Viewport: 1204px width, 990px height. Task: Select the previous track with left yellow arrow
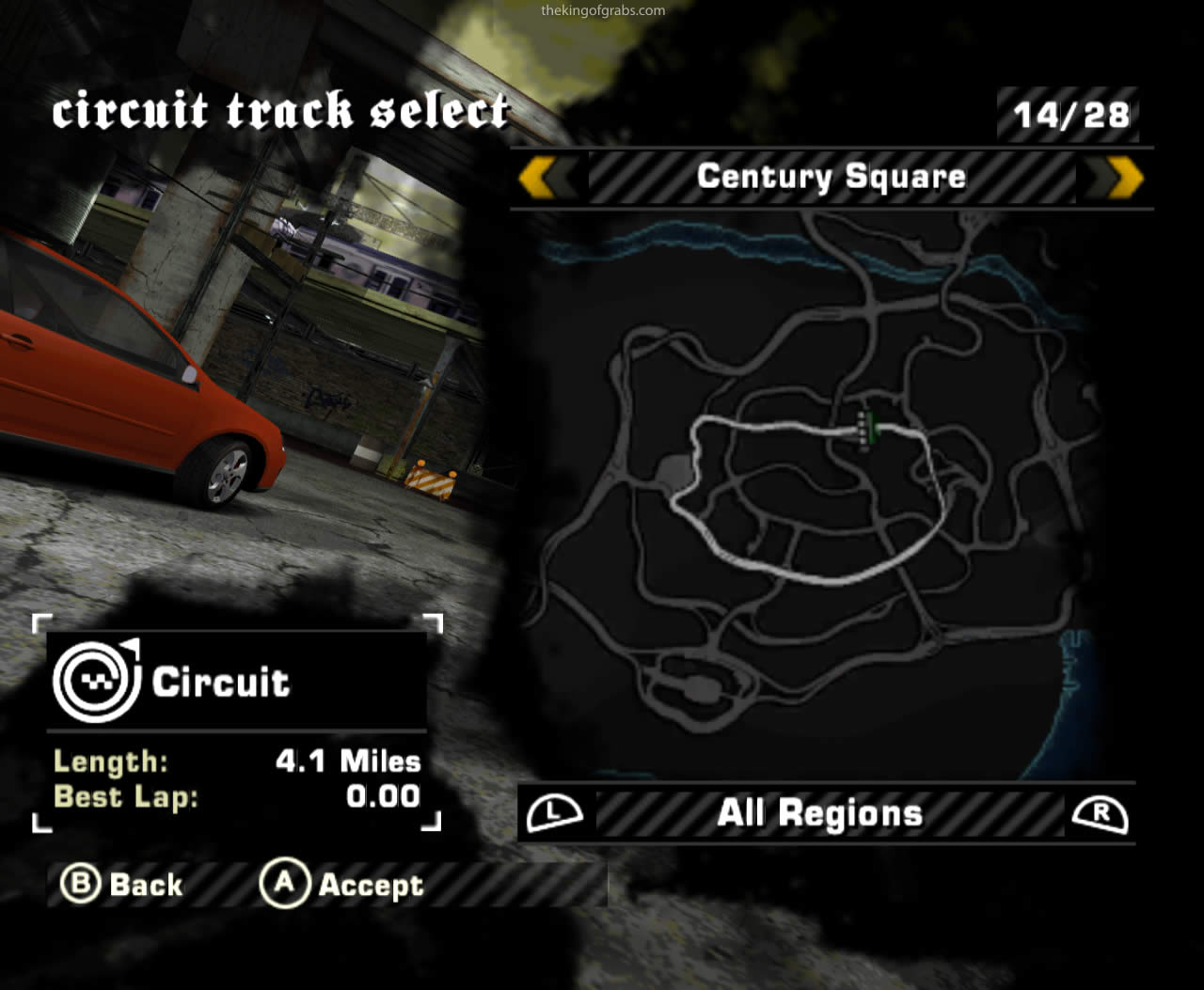(538, 177)
